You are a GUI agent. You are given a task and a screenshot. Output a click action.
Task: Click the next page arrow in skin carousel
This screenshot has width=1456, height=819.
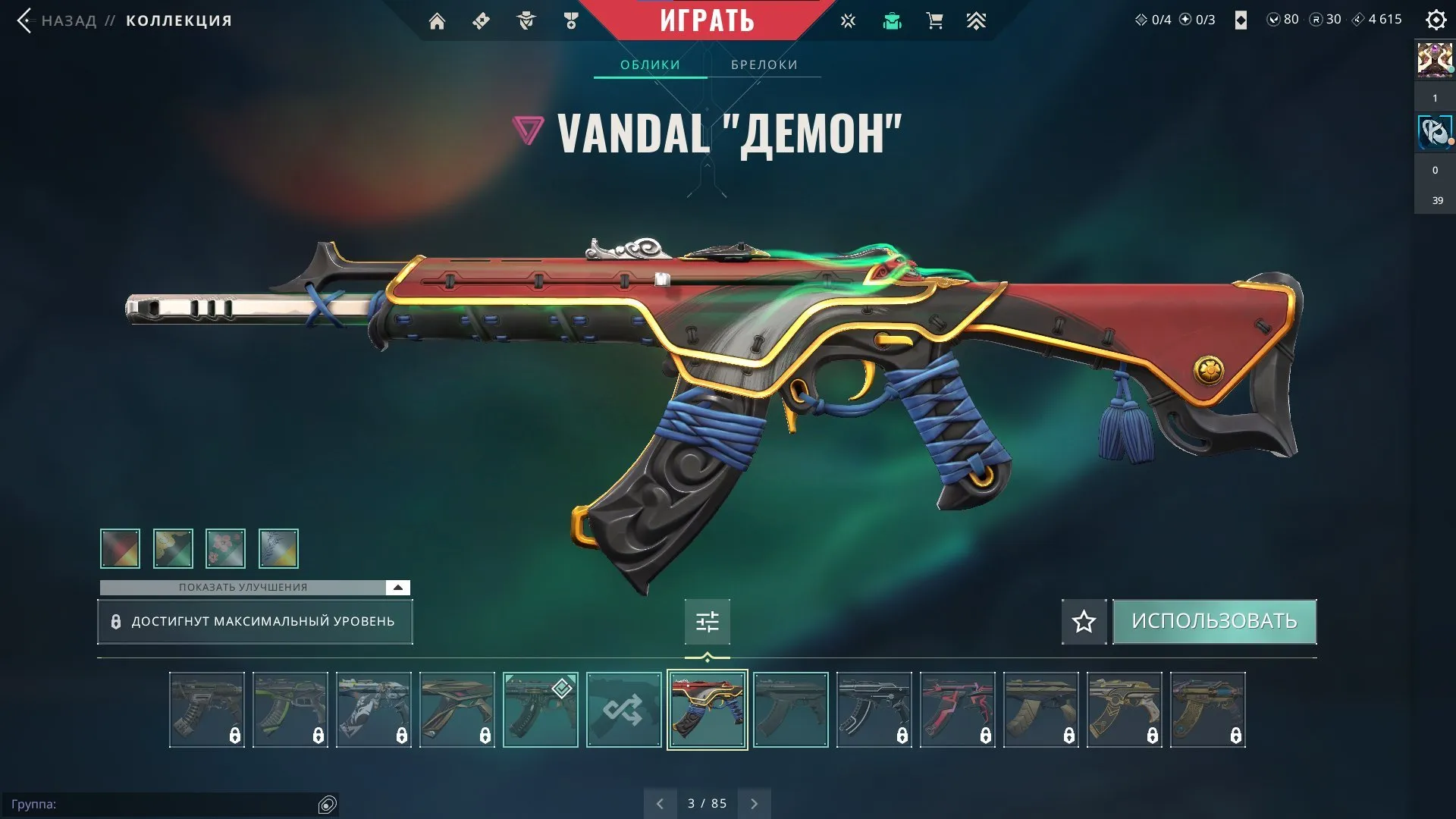(754, 802)
